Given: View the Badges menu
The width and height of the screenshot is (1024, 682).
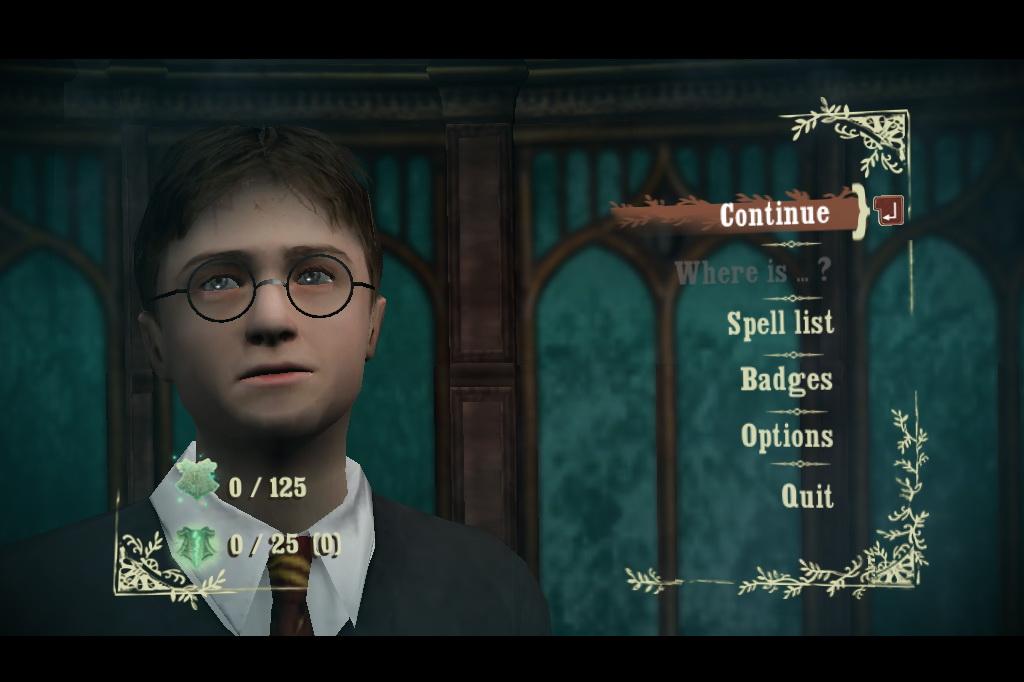Looking at the screenshot, I should coord(786,379).
